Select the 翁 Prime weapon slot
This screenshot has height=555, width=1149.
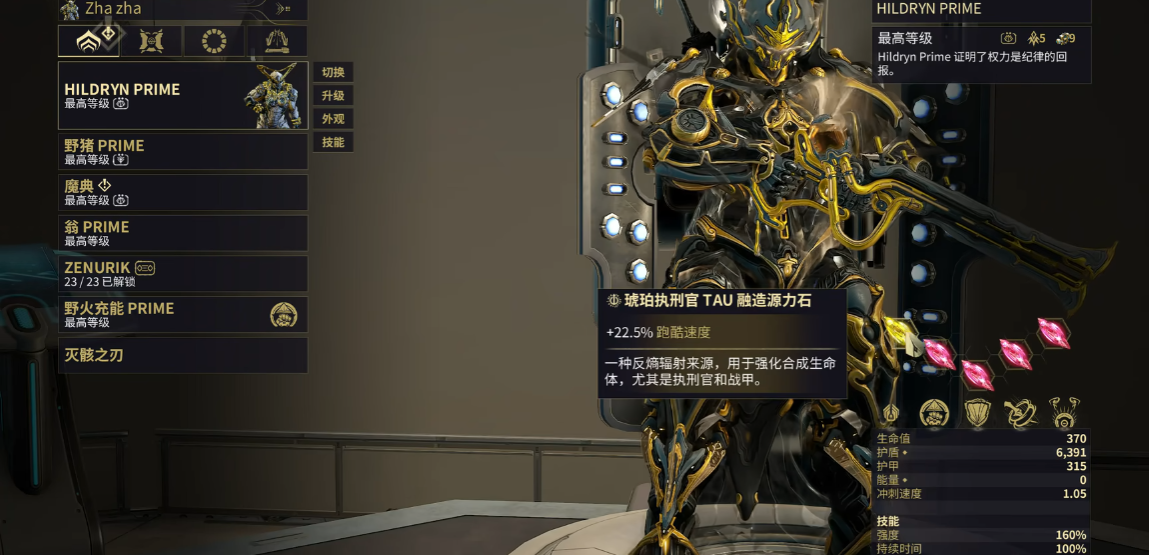[183, 233]
